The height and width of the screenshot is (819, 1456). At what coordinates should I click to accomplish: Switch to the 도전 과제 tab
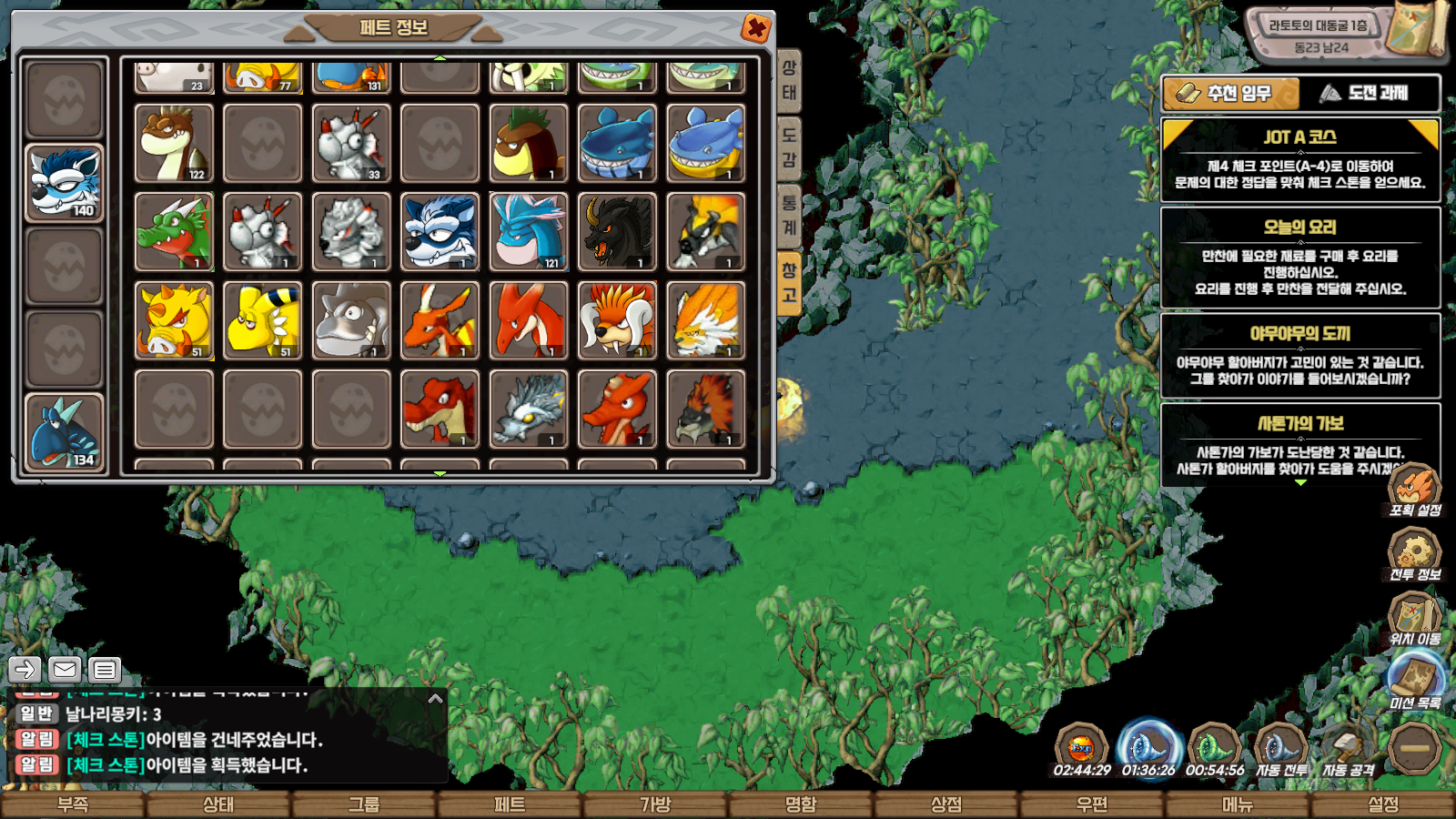pyautogui.click(x=1369, y=93)
